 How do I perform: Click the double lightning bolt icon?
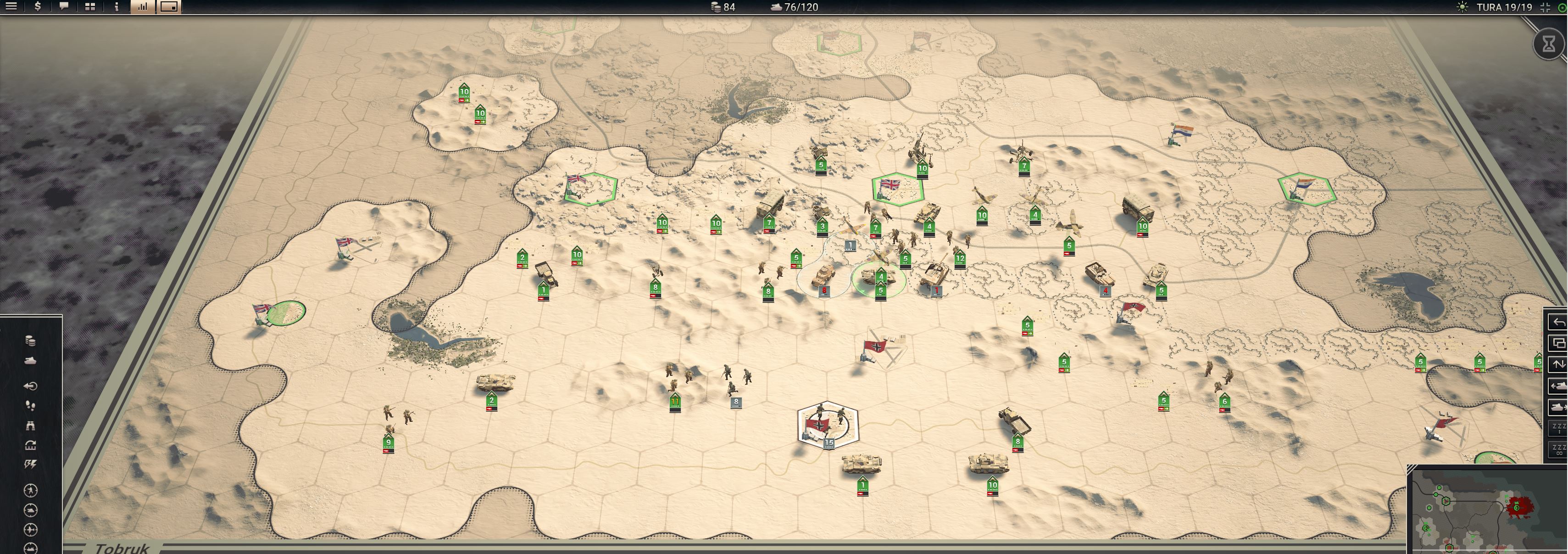(x=30, y=464)
